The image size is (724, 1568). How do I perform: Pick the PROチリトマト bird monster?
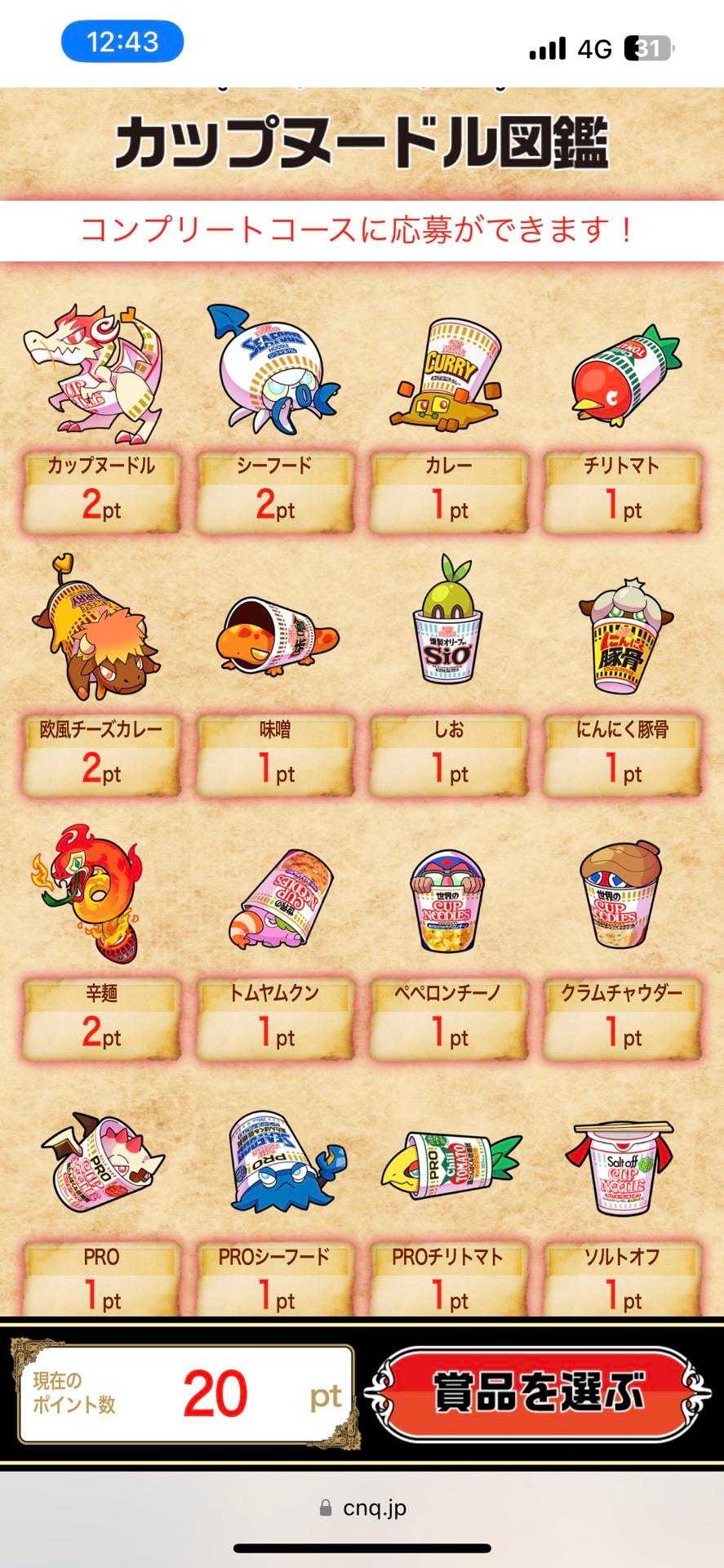448,1164
